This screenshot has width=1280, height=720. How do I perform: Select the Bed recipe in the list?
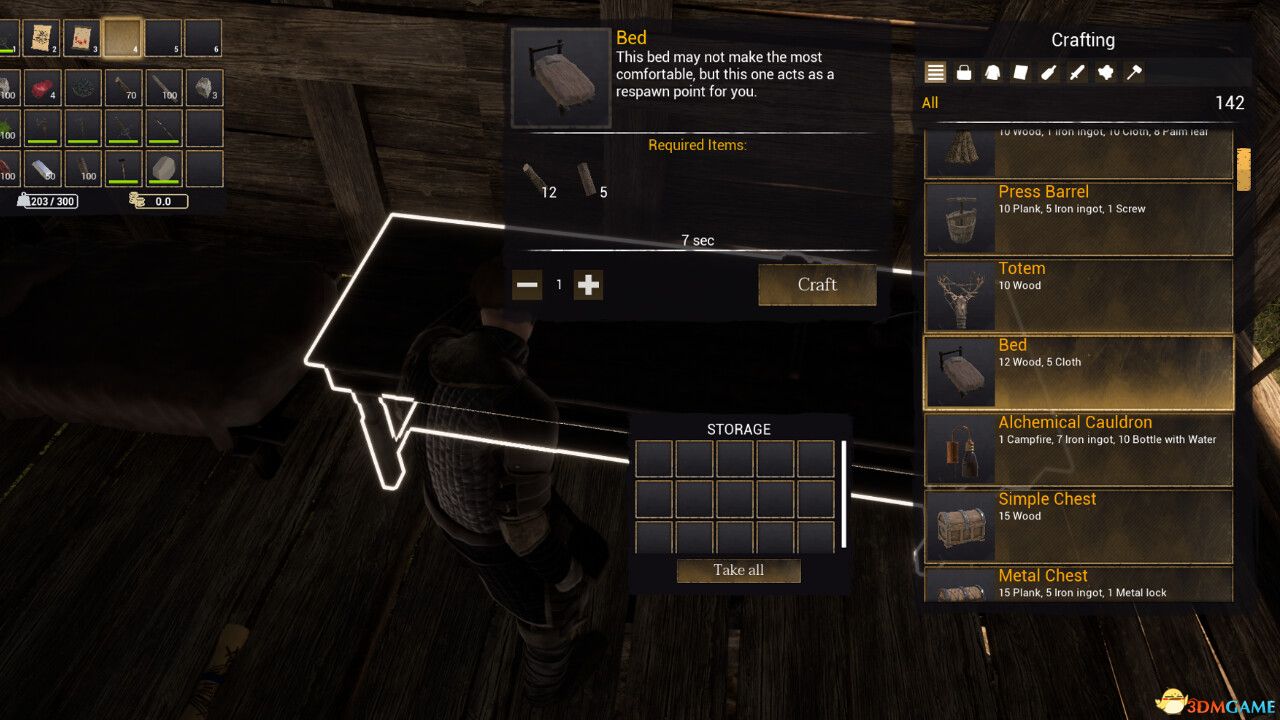pos(1078,372)
